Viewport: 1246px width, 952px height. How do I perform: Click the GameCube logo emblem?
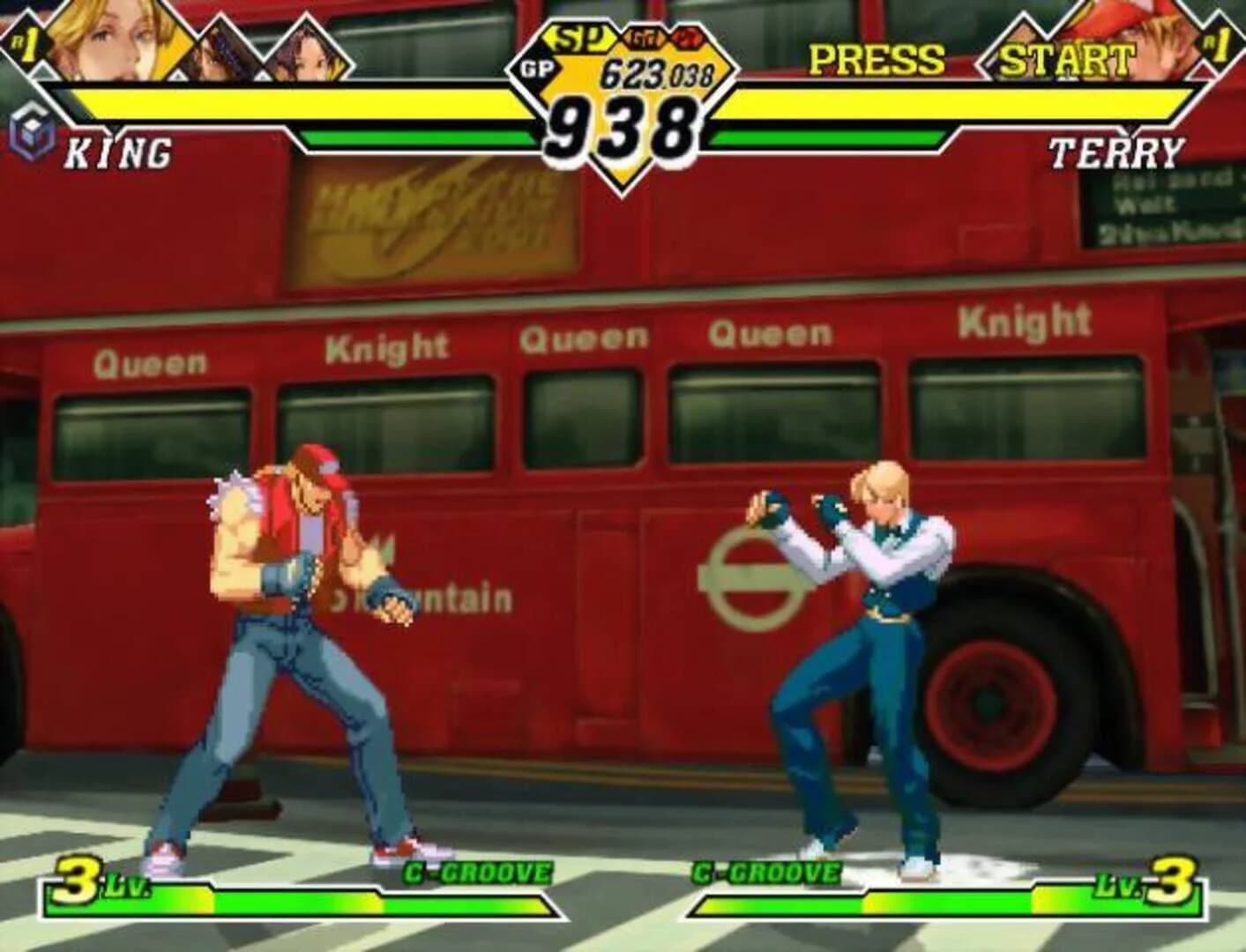click(30, 132)
